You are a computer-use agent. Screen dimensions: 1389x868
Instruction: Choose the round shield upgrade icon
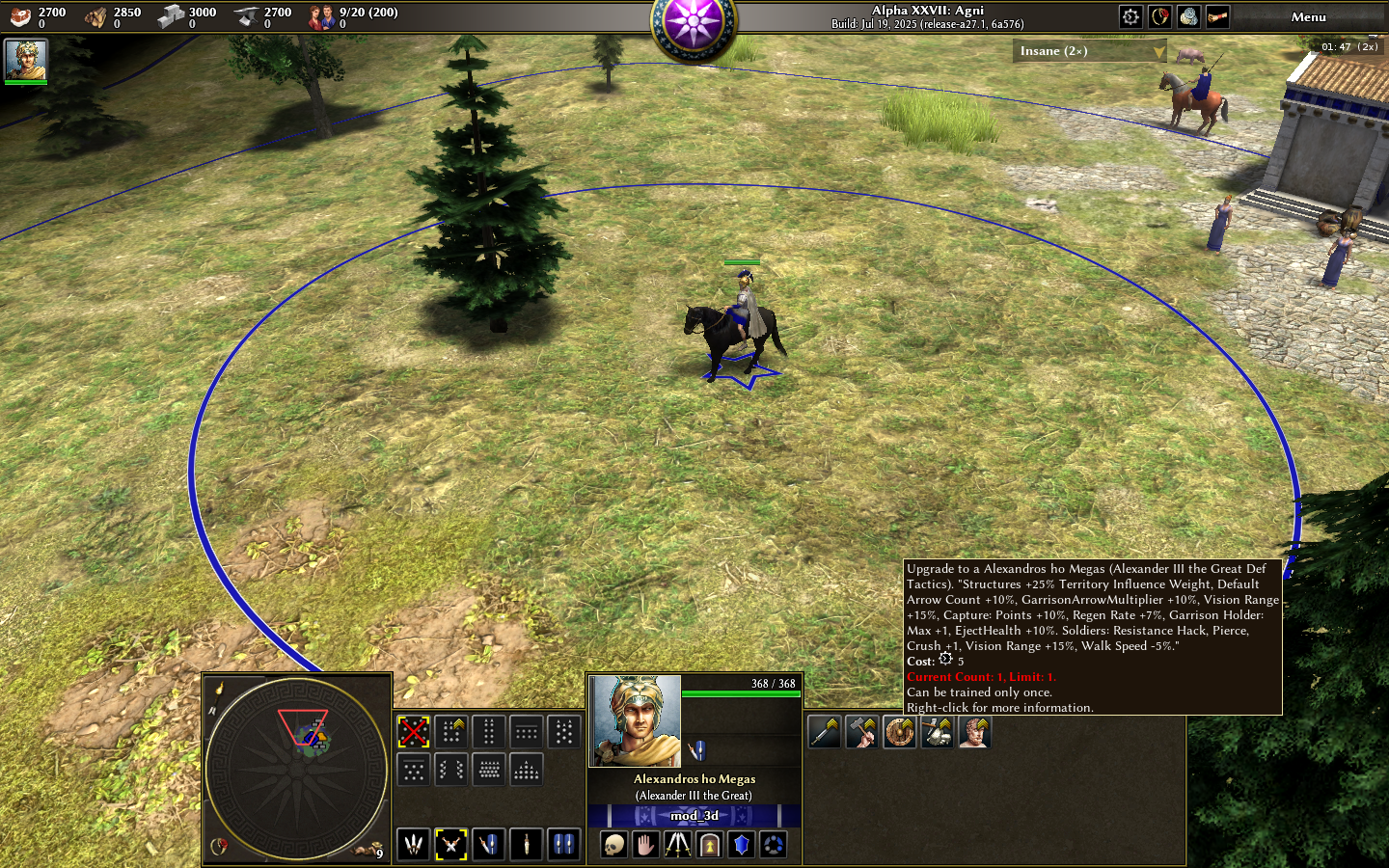point(899,732)
